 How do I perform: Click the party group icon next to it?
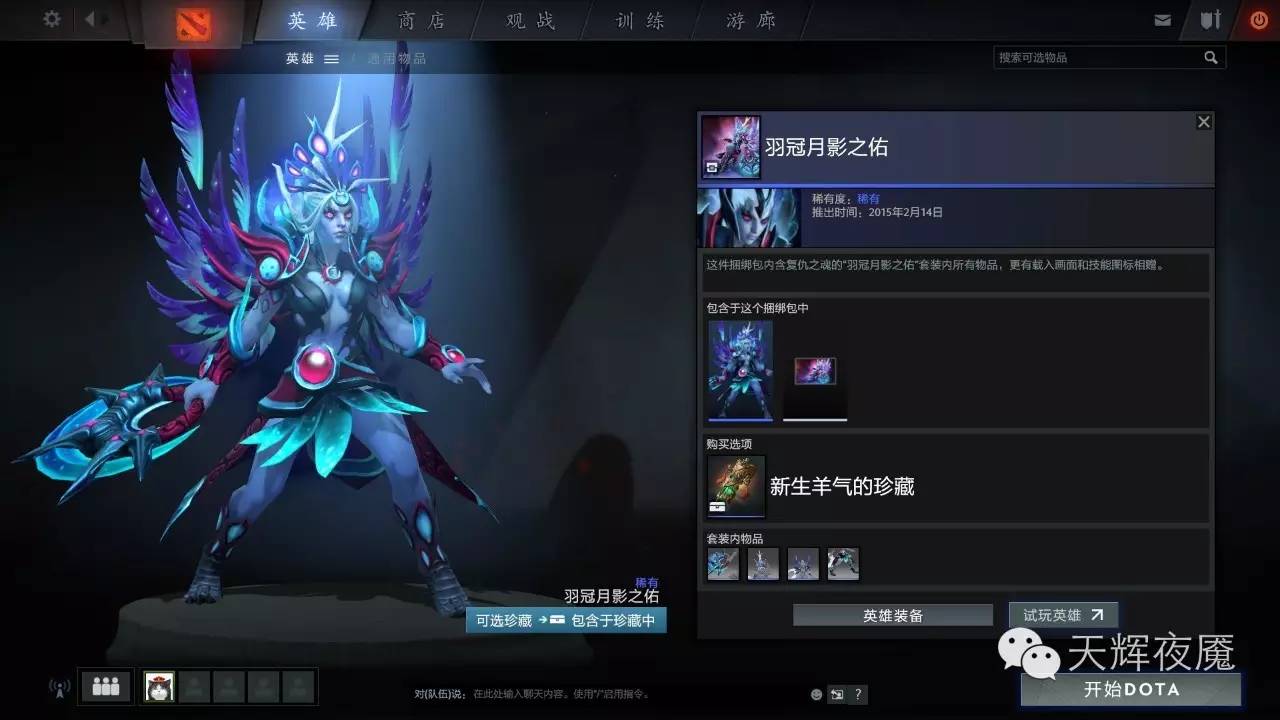click(105, 686)
